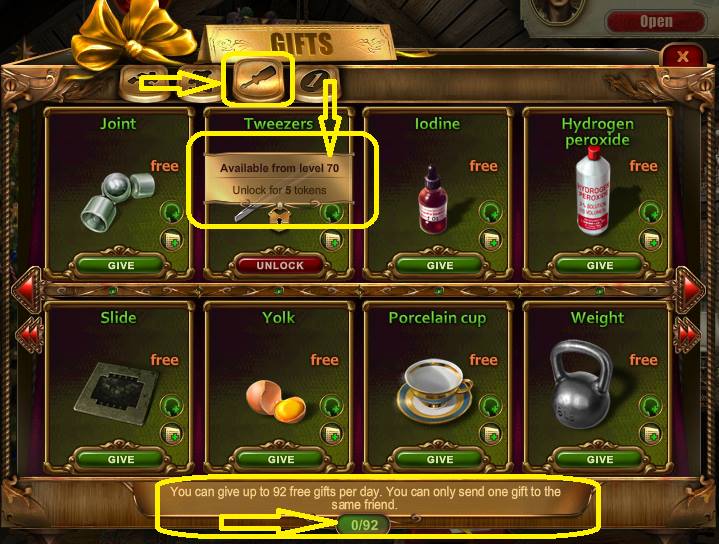Switch to the pen-icon gifts tab
Screen dimensions: 719x544
tap(317, 82)
